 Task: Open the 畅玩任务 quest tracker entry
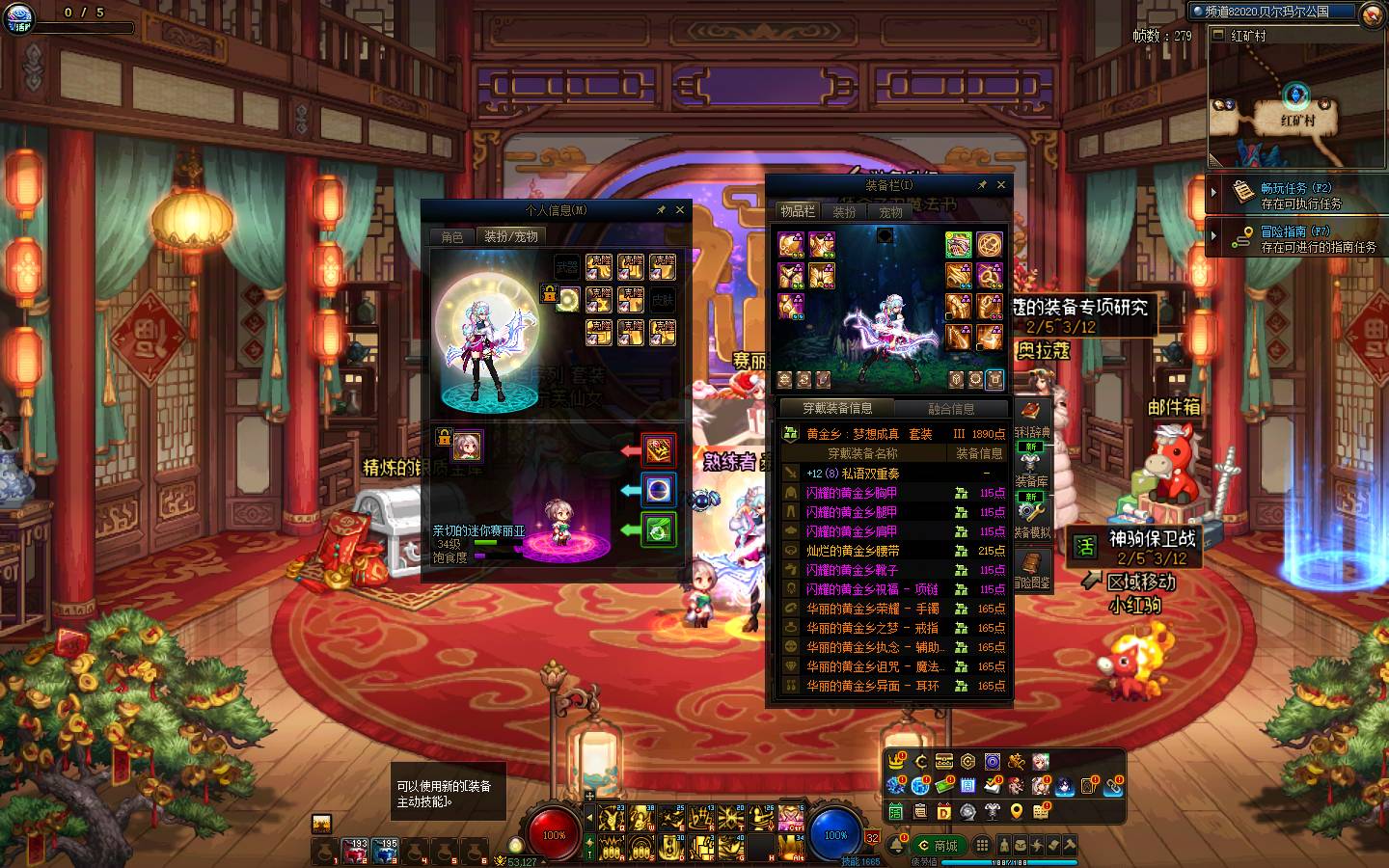pyautogui.click(x=1294, y=195)
